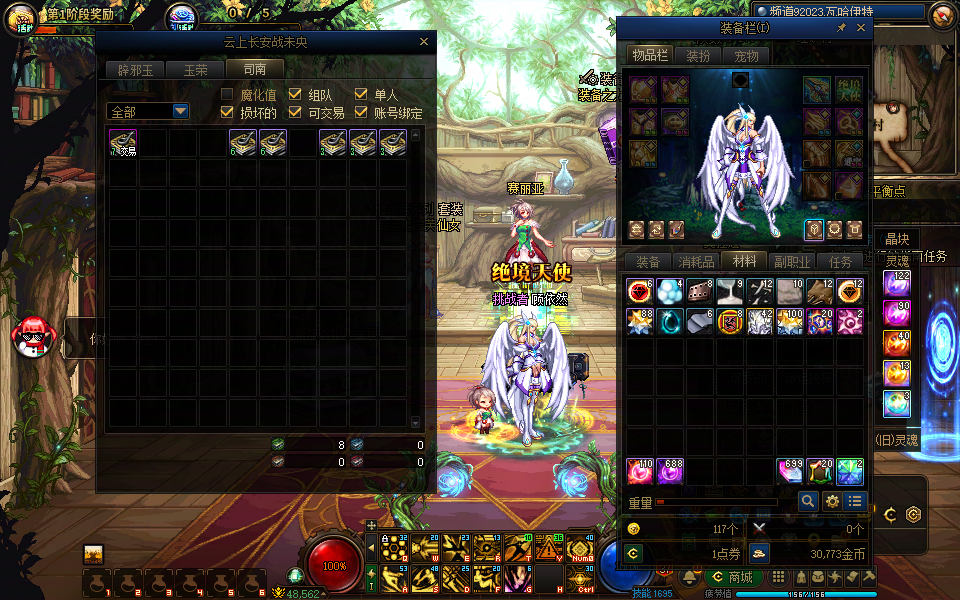
Task: Switch to the 装扮 tab
Action: click(698, 56)
